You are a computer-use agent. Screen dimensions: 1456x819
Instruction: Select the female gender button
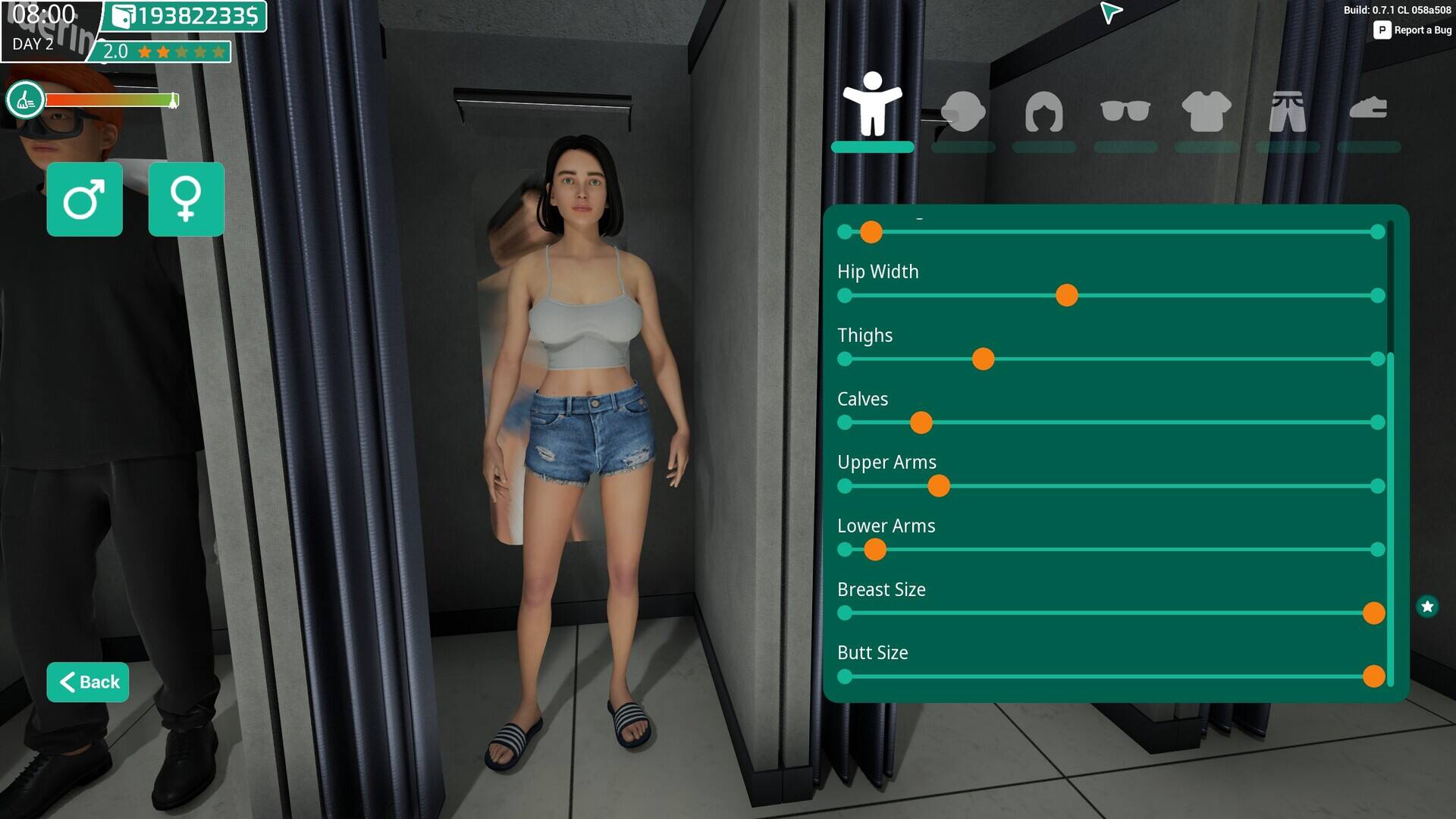coord(186,199)
